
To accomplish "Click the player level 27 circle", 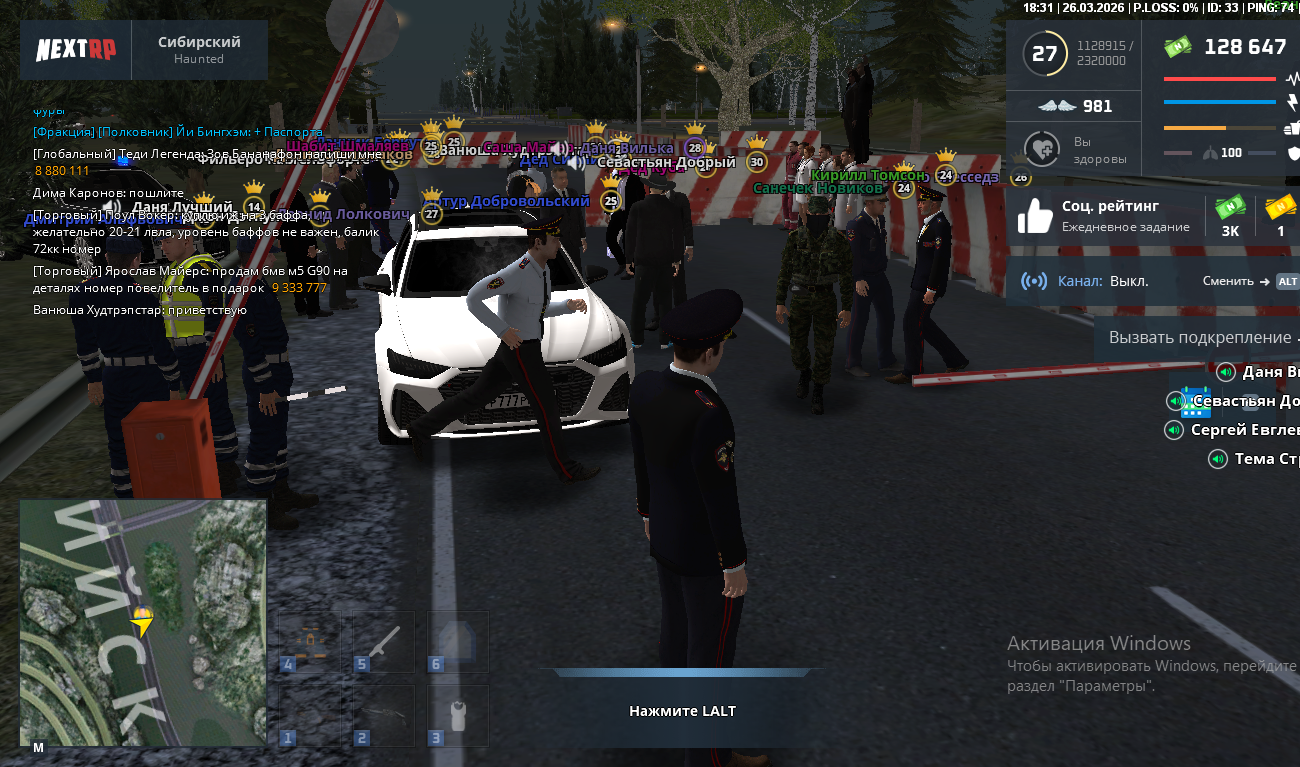I will coord(1044,53).
